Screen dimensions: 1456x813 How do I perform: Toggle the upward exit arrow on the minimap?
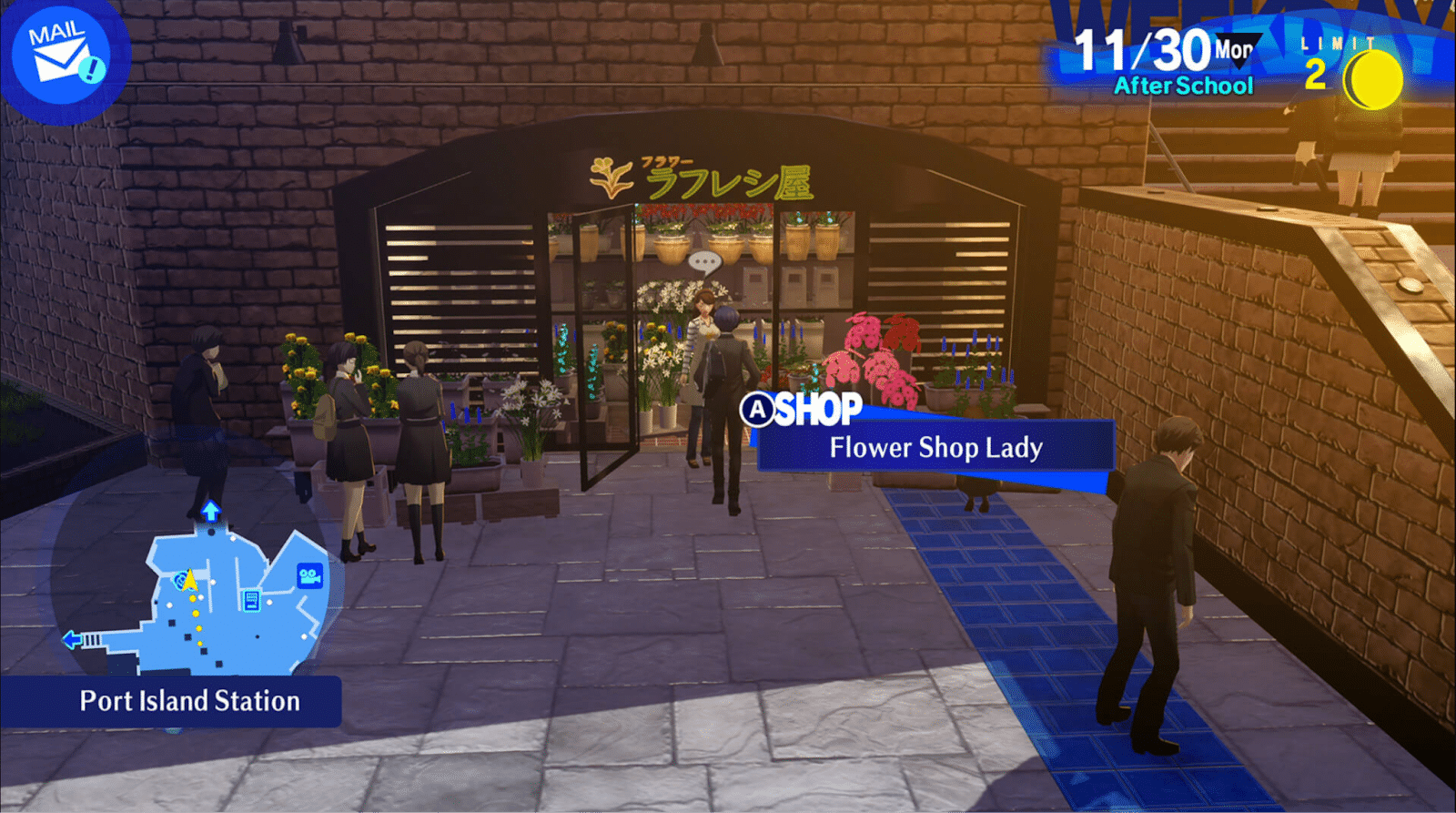coord(210,511)
